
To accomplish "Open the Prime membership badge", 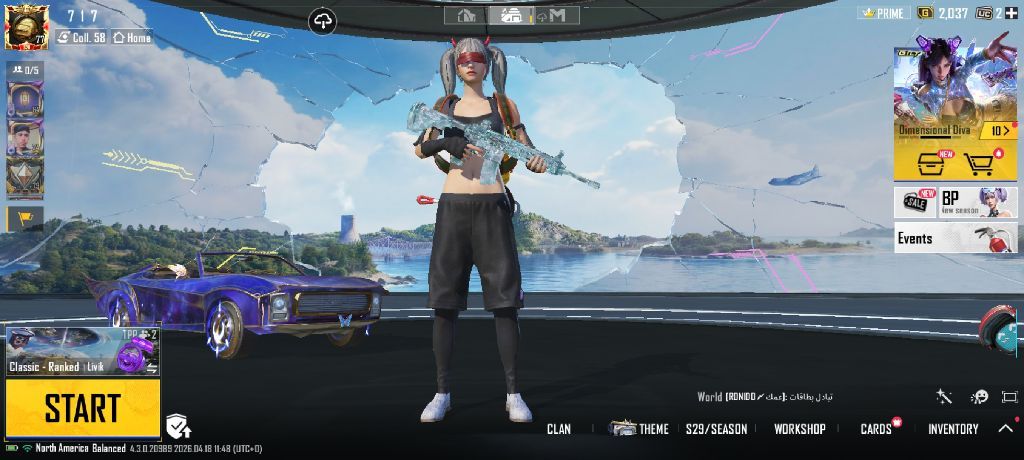I will coord(885,13).
